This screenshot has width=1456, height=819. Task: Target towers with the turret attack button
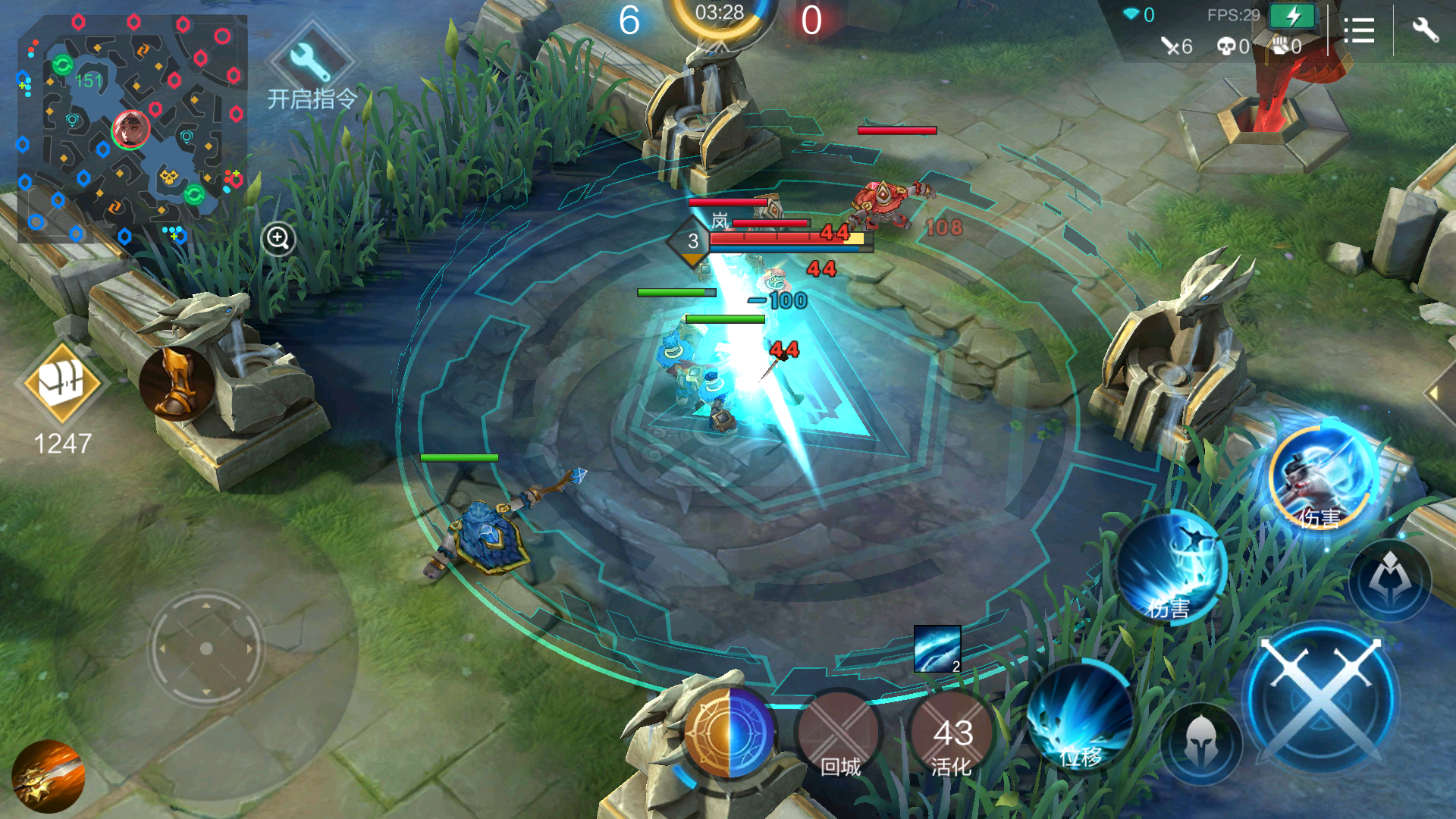pyautogui.click(x=1390, y=581)
